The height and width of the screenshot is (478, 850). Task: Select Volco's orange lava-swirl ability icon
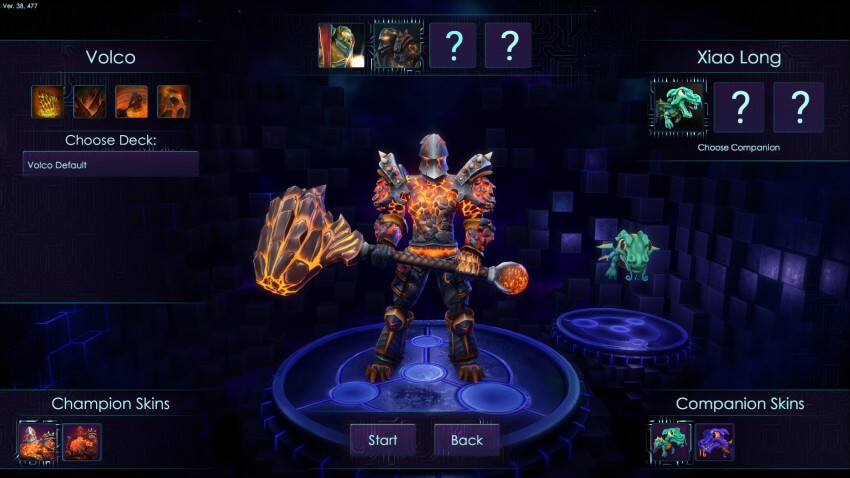pos(131,101)
